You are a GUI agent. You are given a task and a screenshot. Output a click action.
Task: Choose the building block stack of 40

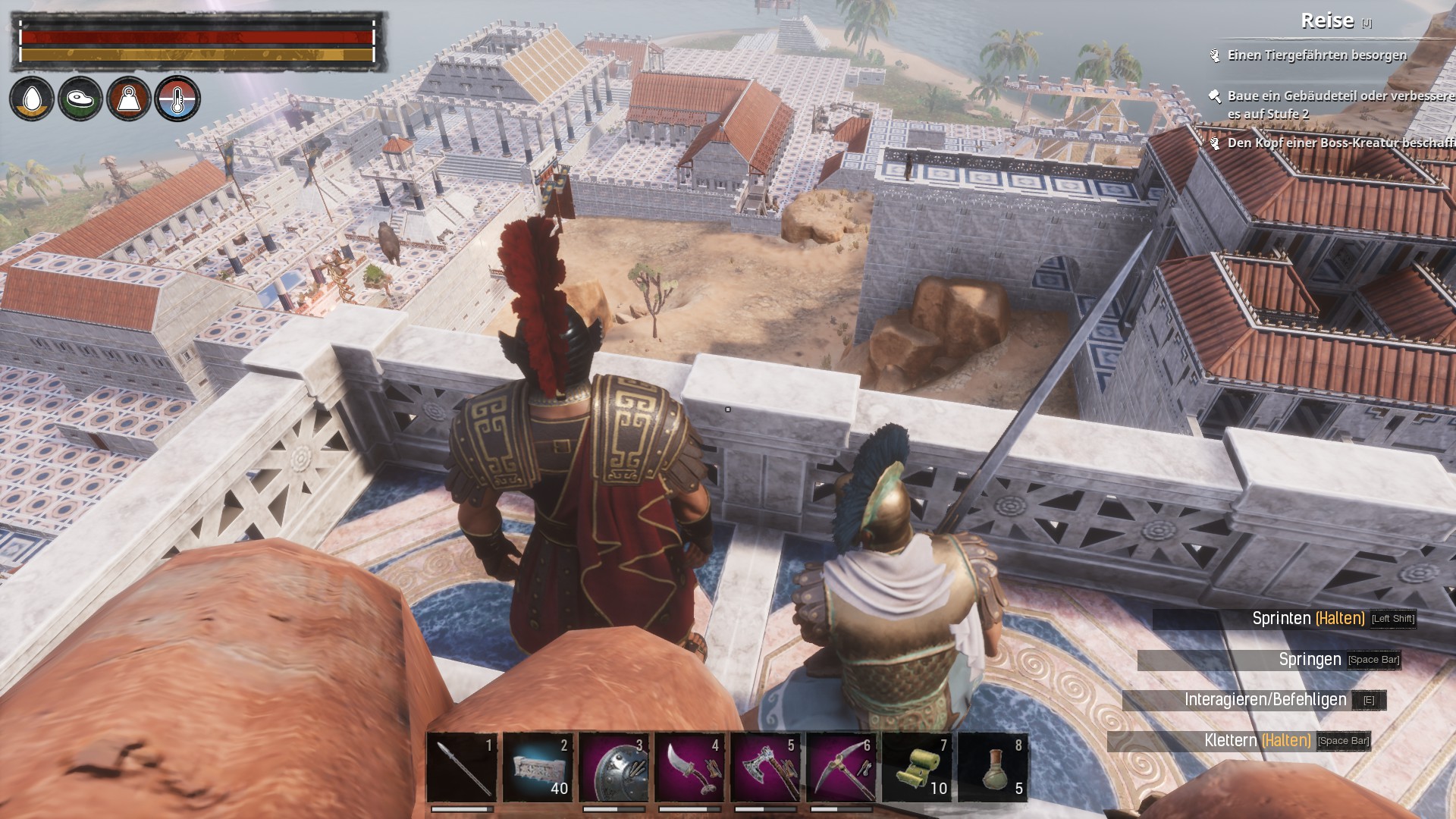pyautogui.click(x=538, y=767)
